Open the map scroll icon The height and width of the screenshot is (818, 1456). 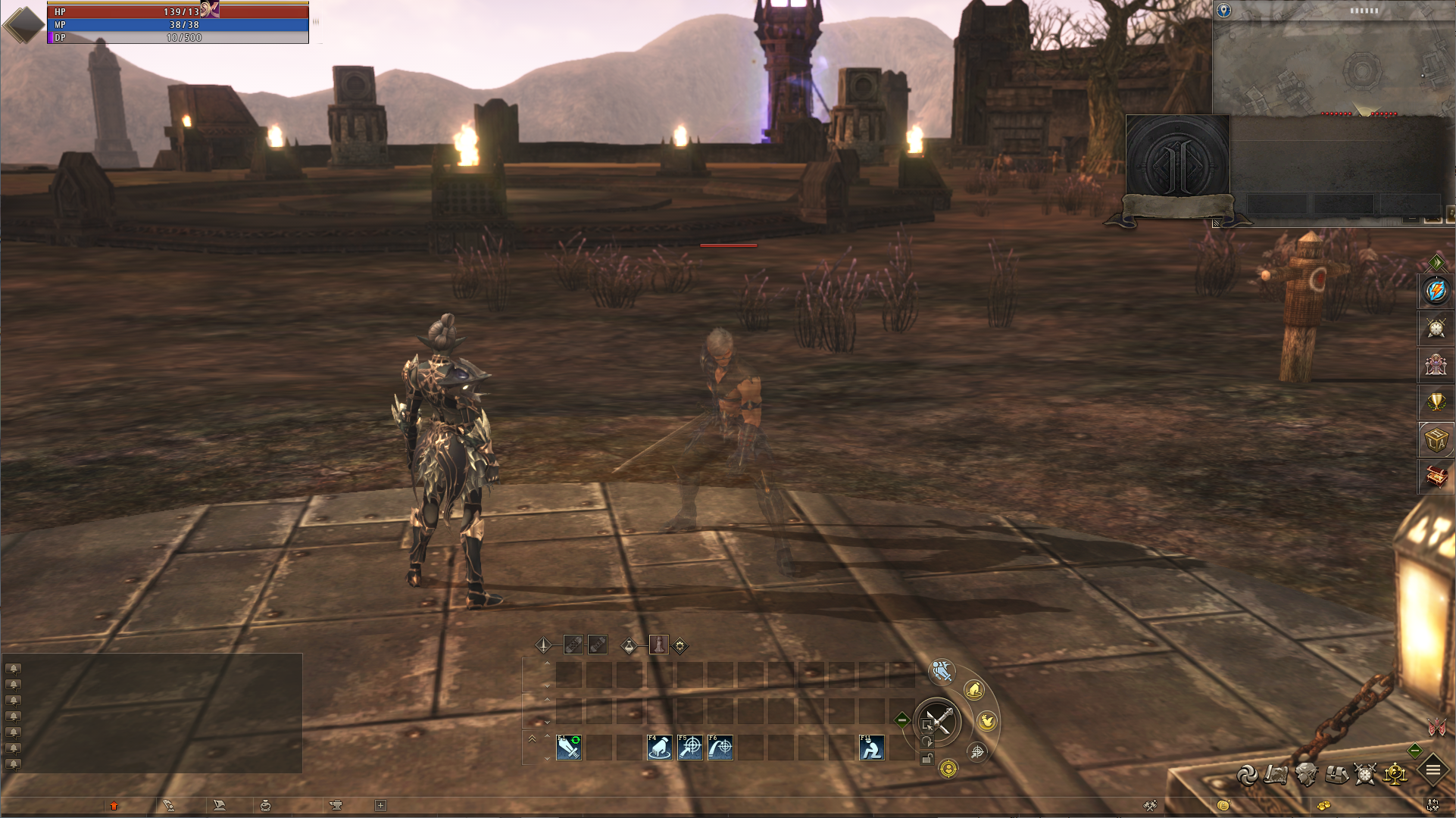[1276, 775]
